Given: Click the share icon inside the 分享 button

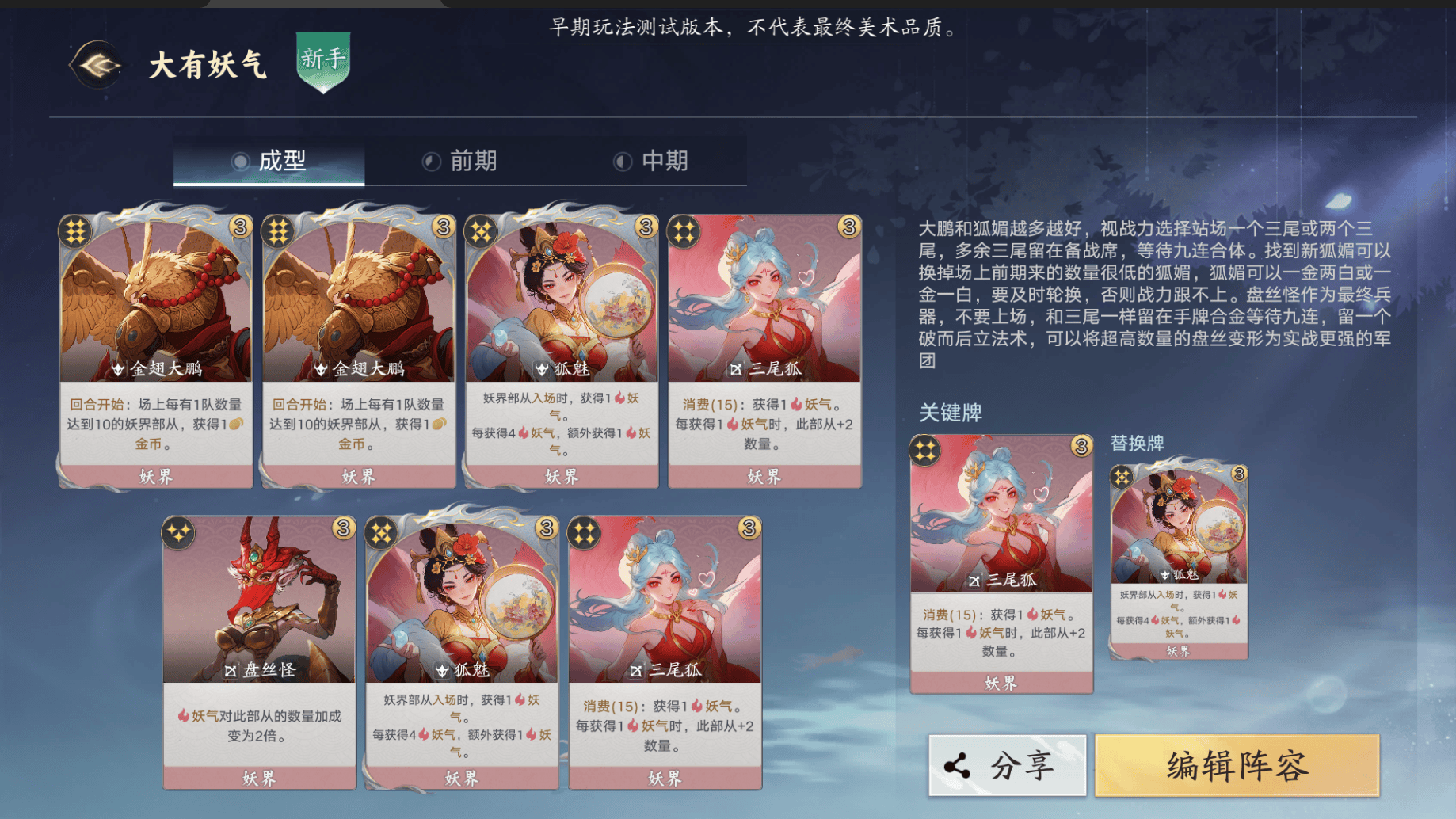Looking at the screenshot, I should click(x=955, y=766).
